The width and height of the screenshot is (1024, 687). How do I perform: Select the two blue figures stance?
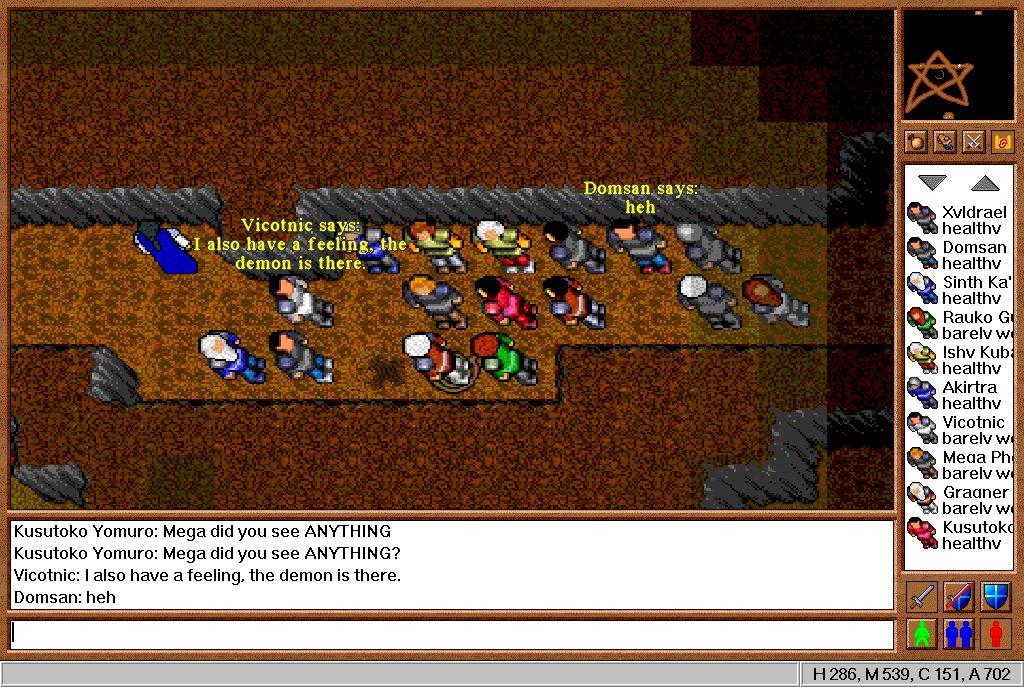pos(958,634)
